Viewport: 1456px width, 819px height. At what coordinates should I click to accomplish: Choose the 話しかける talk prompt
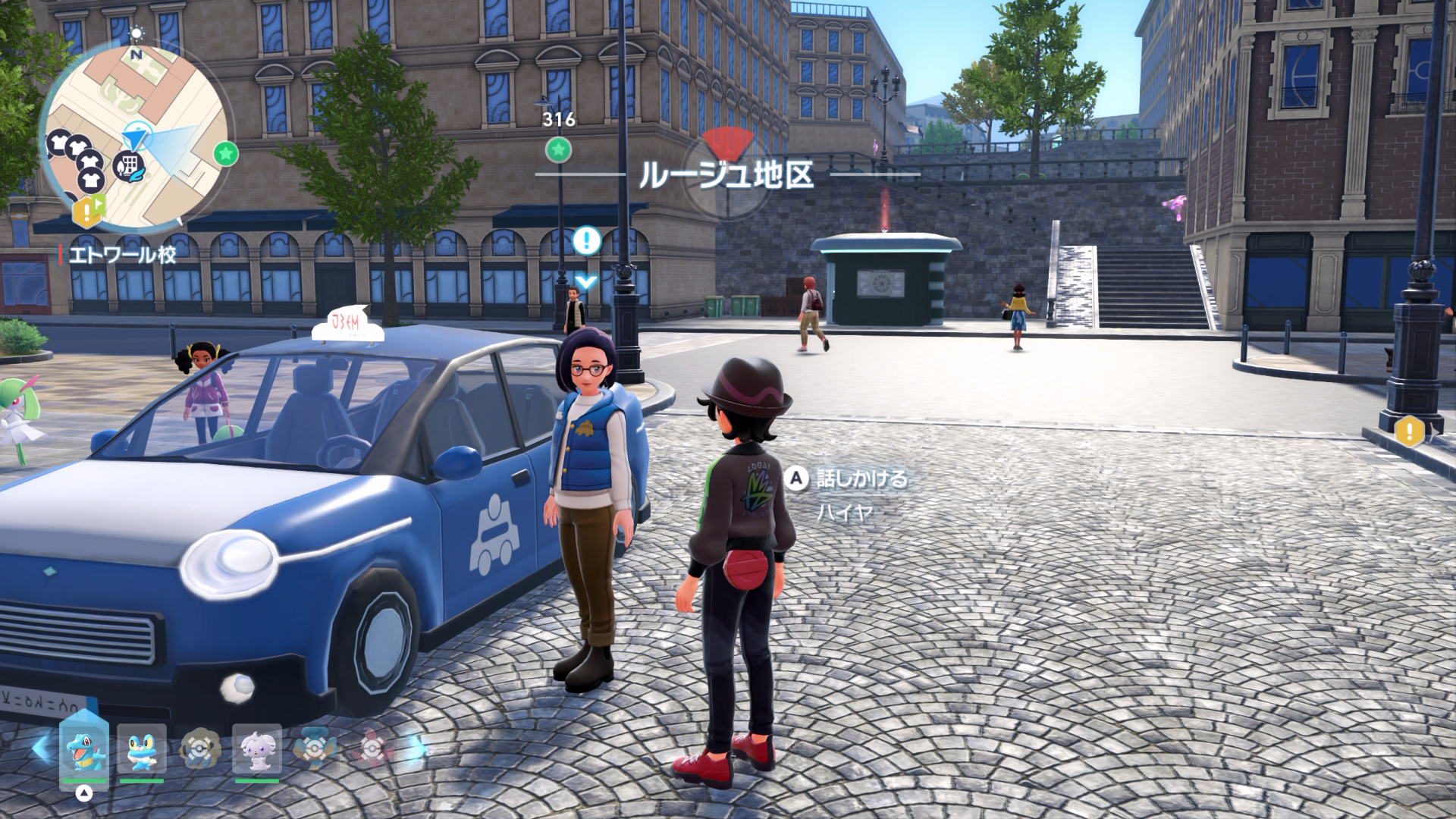pyautogui.click(x=848, y=479)
